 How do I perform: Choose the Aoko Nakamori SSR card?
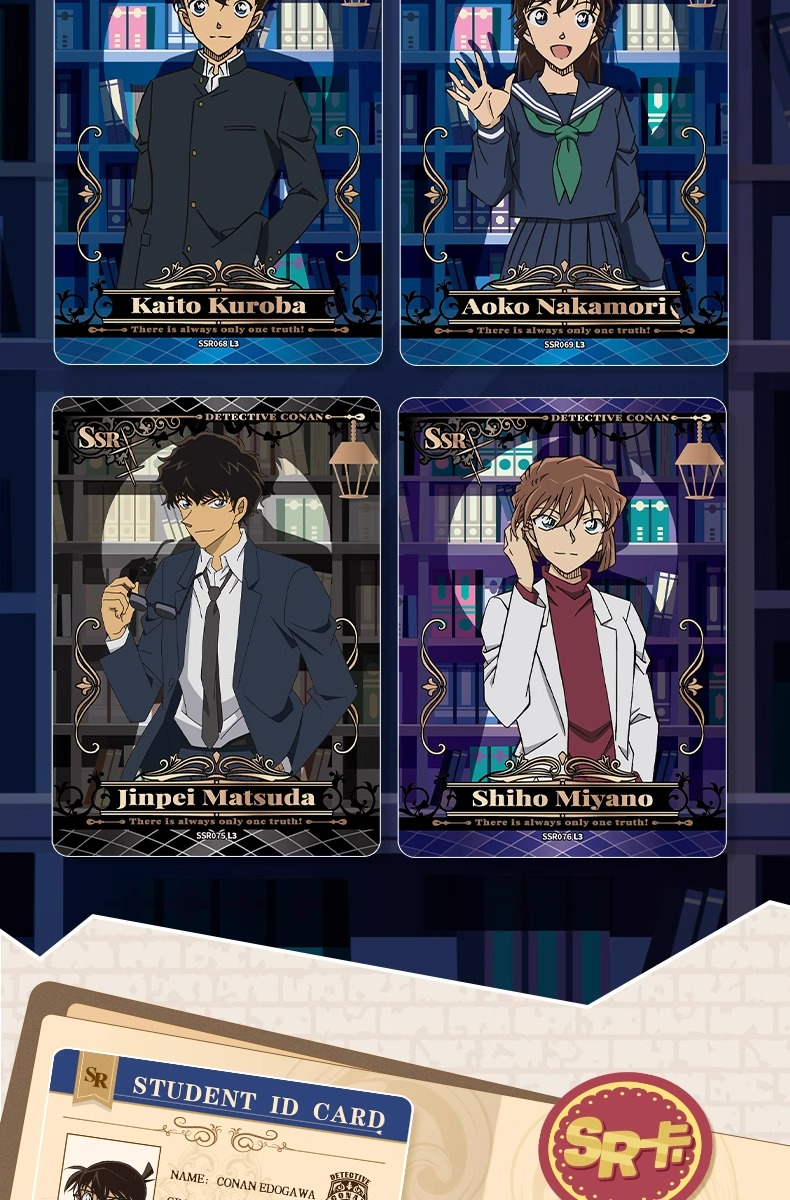[564, 180]
